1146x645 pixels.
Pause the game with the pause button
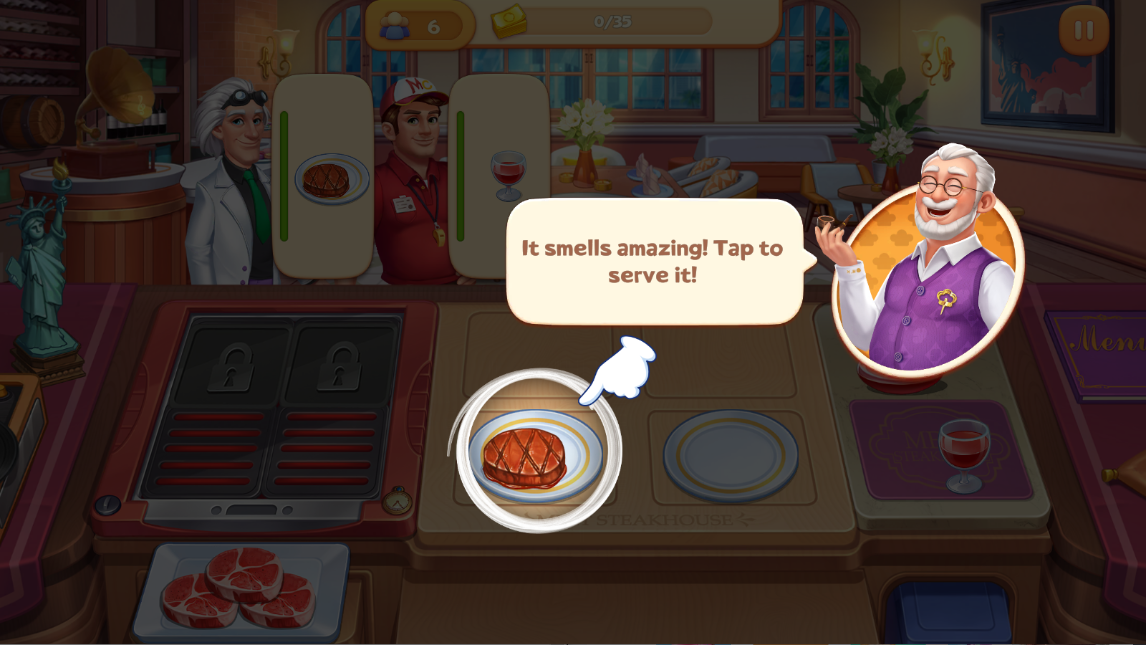[1084, 30]
